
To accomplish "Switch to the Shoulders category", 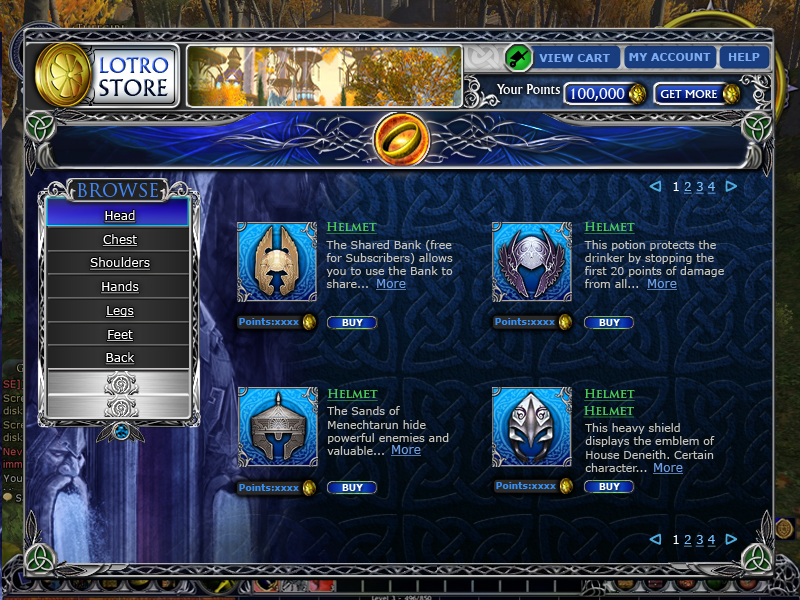I will tap(119, 263).
